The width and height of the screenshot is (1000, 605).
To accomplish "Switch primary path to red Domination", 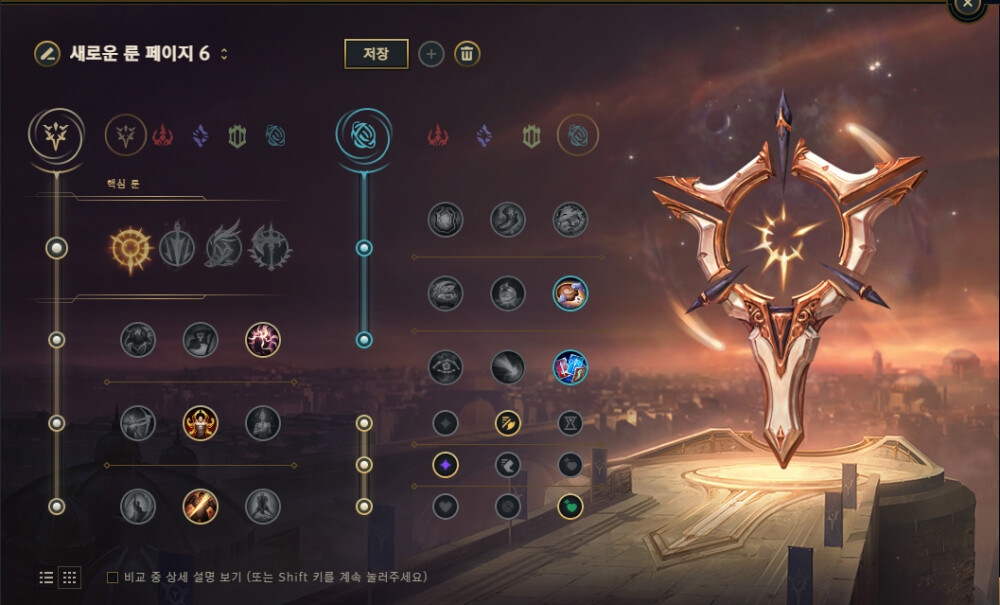I will click(x=163, y=135).
